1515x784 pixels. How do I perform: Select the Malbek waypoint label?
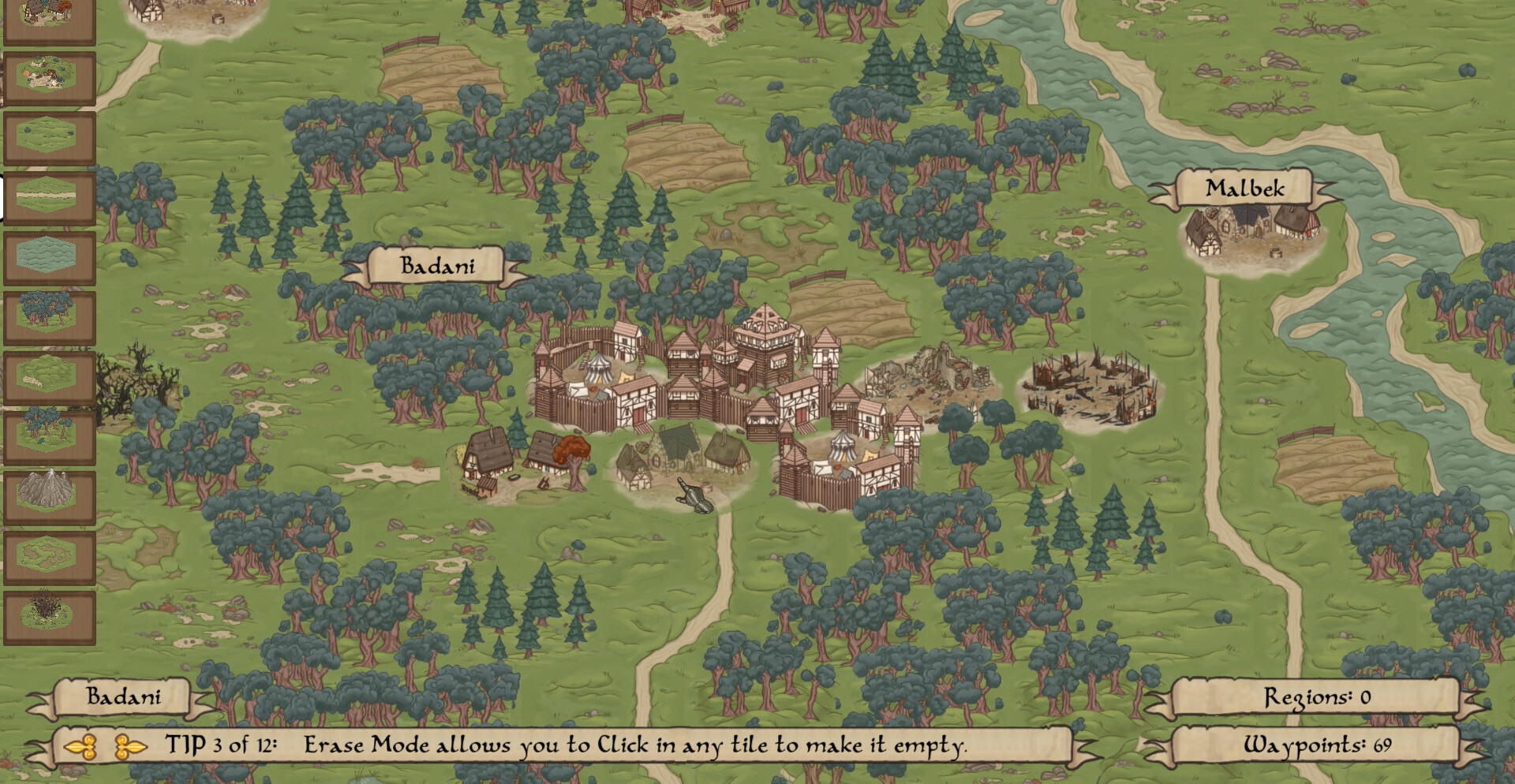tap(1244, 189)
